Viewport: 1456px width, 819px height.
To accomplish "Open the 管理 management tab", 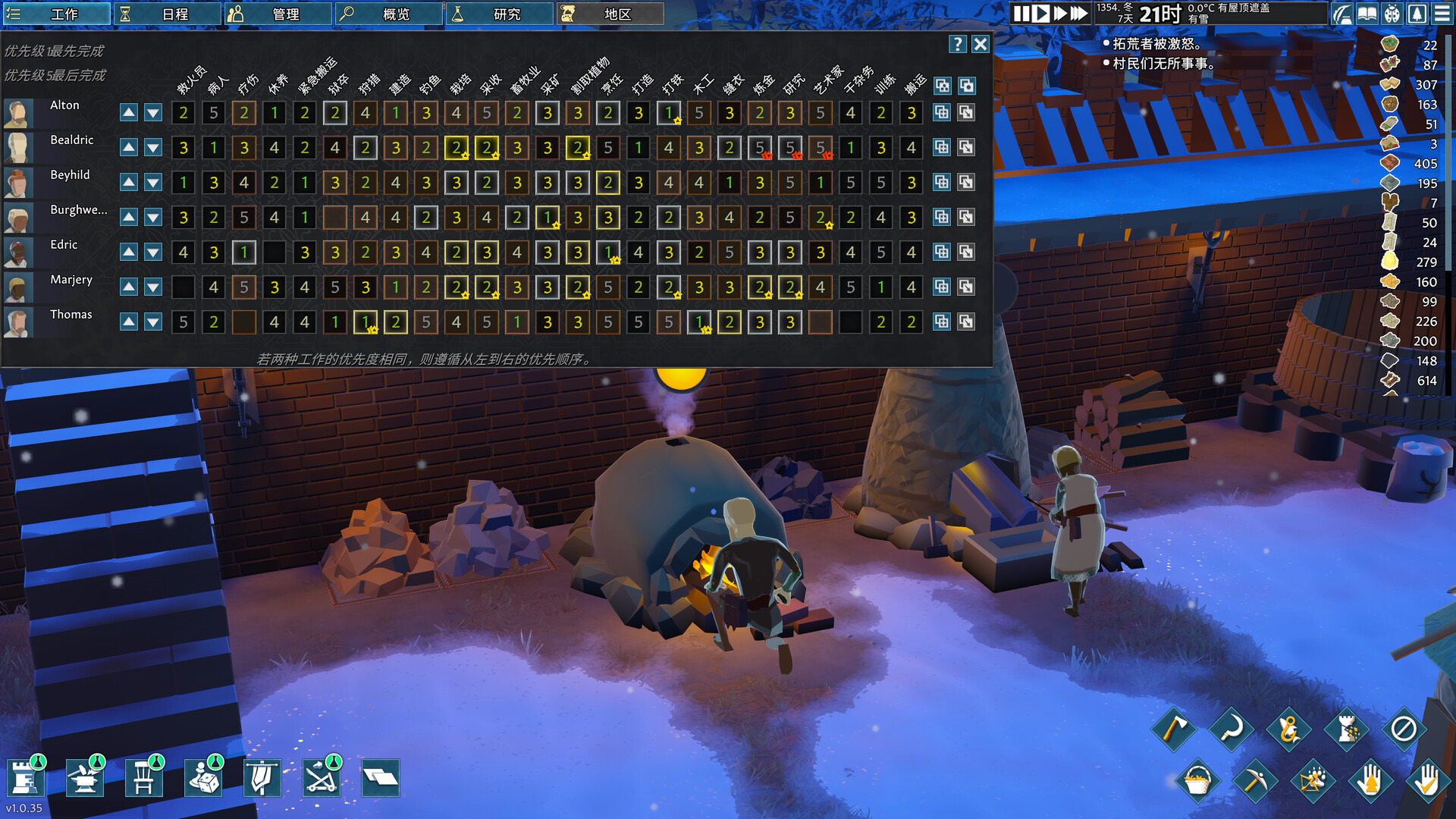I will tap(278, 14).
